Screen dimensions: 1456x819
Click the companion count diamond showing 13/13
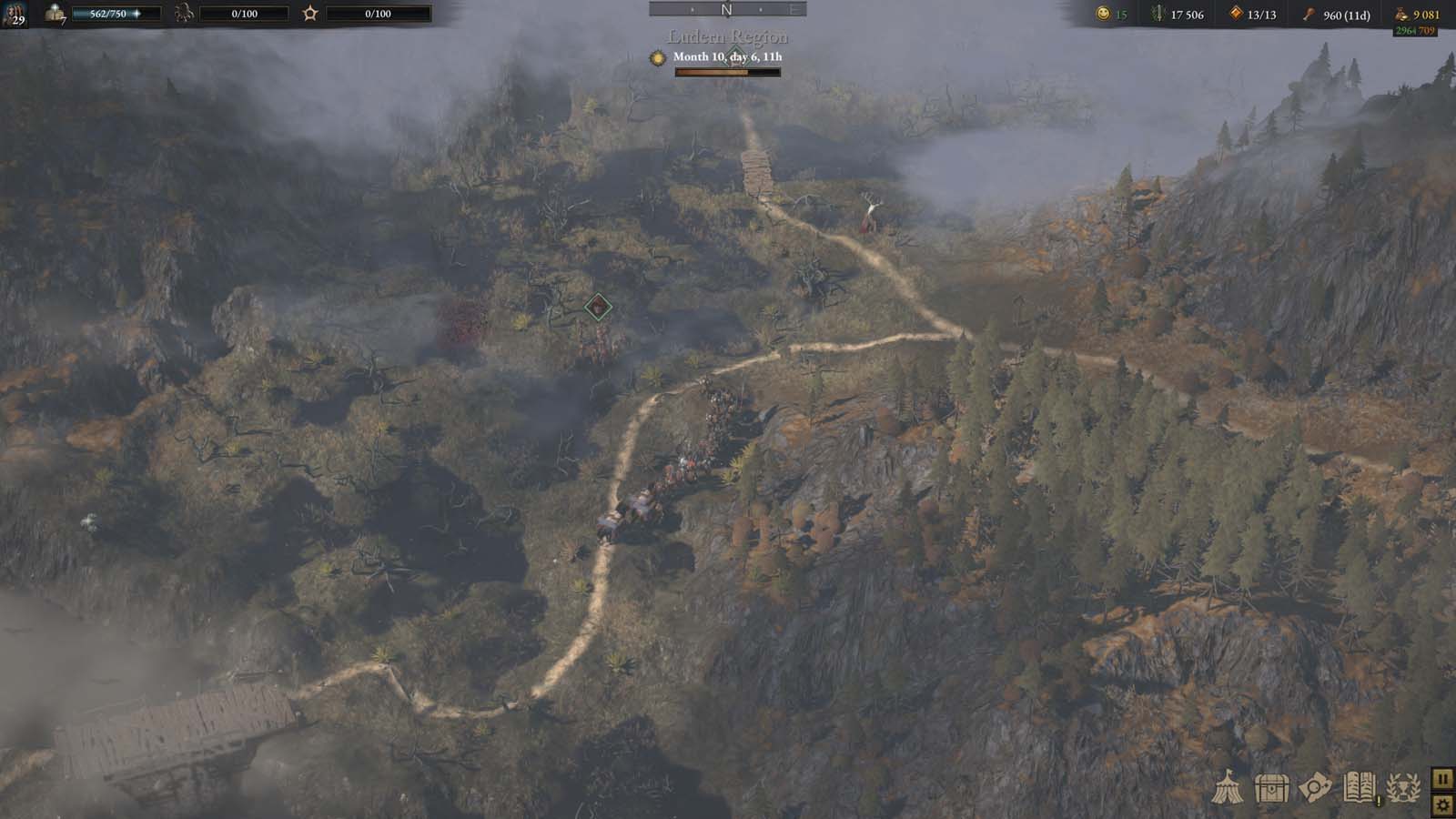pyautogui.click(x=1237, y=14)
